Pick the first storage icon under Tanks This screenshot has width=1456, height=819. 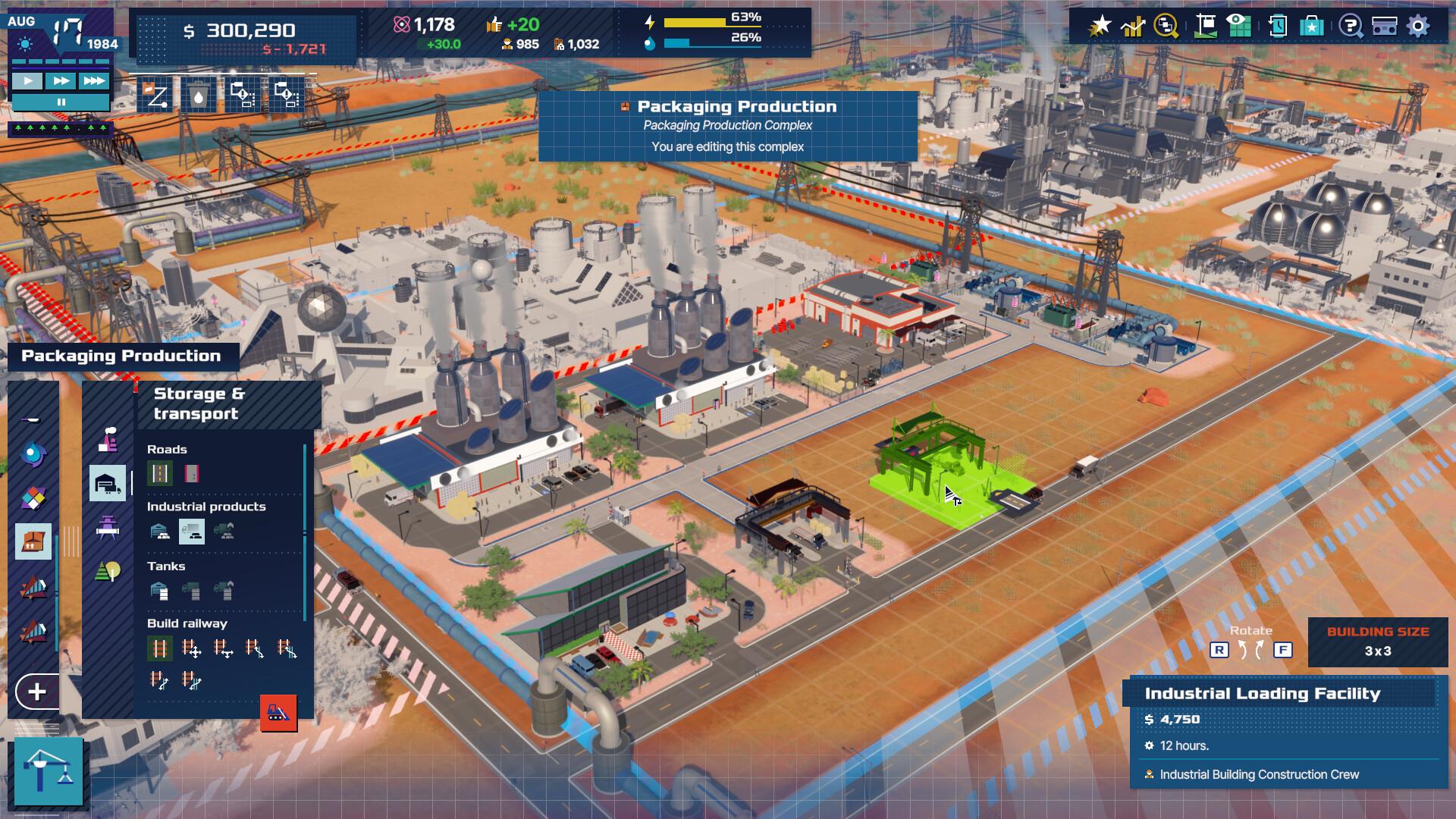point(160,589)
